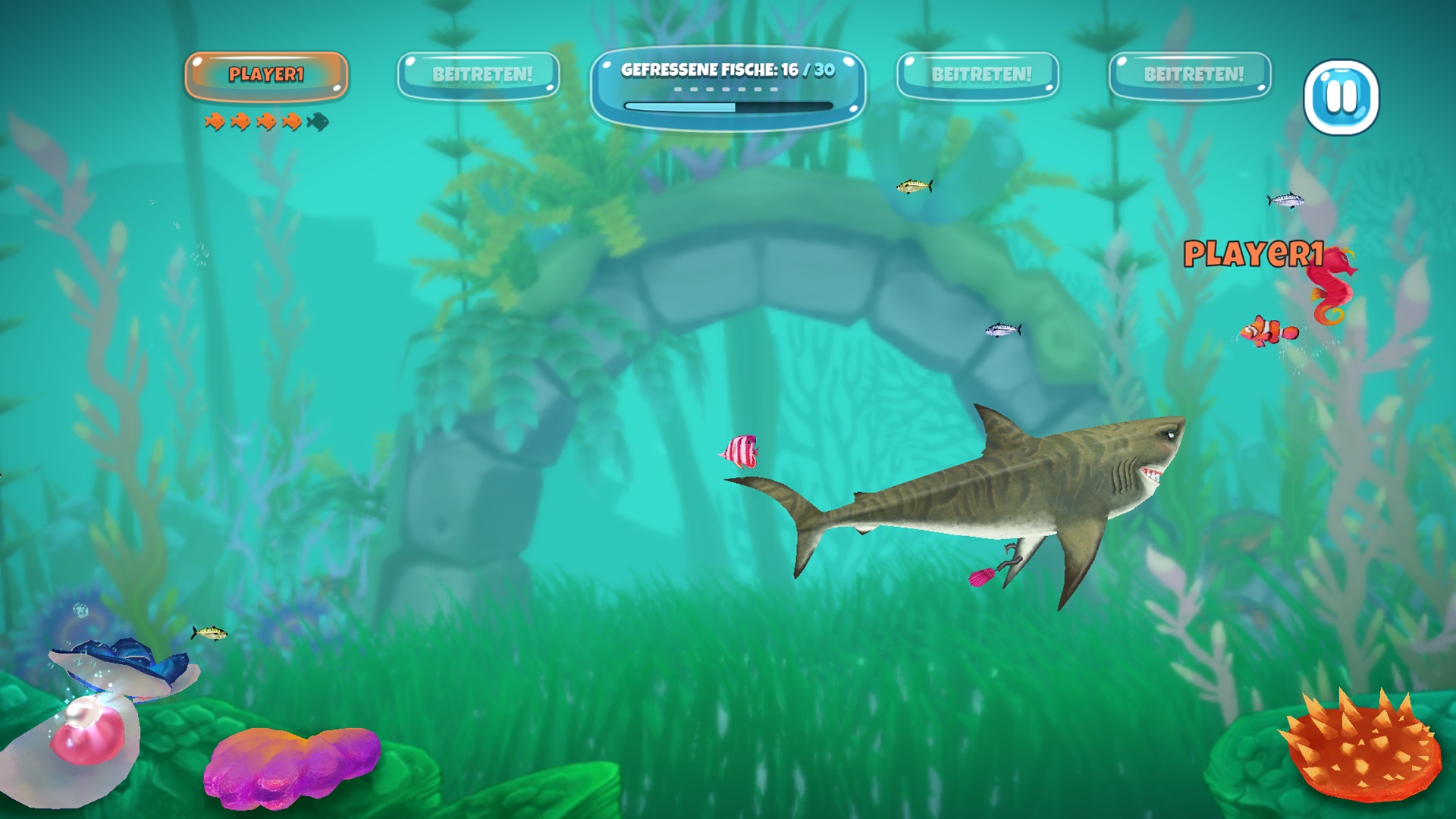Screen dimensions: 1456x819
Task: Pause the game with the pause button
Action: [x=1341, y=97]
